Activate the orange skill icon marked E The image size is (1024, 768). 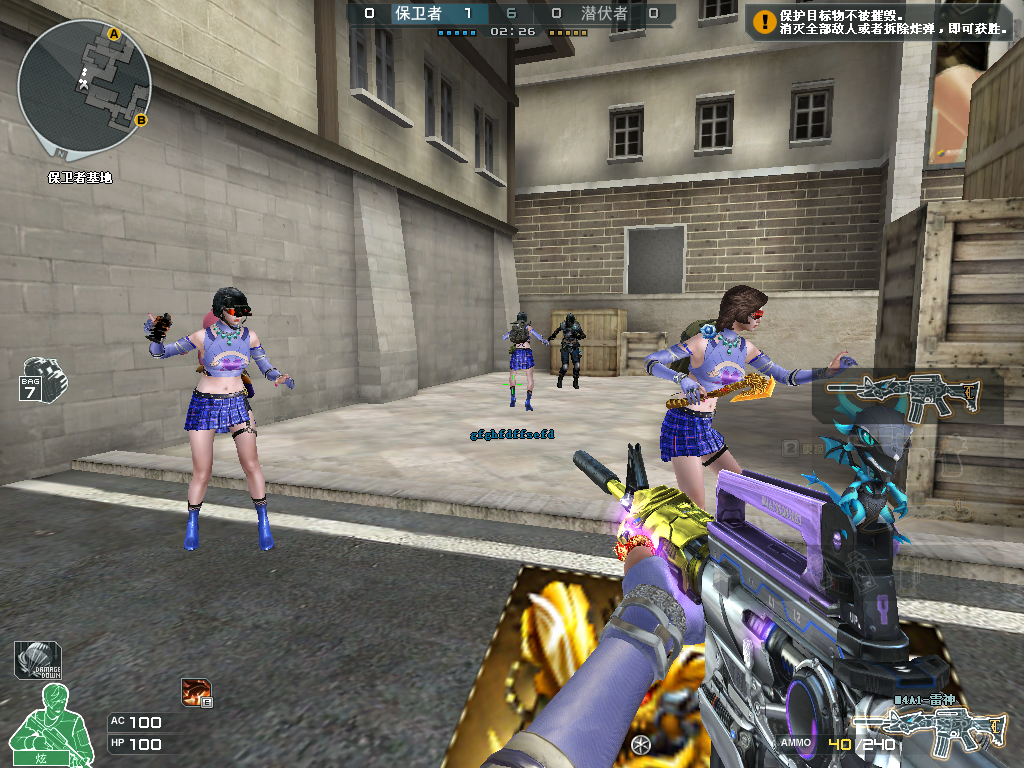pos(196,691)
